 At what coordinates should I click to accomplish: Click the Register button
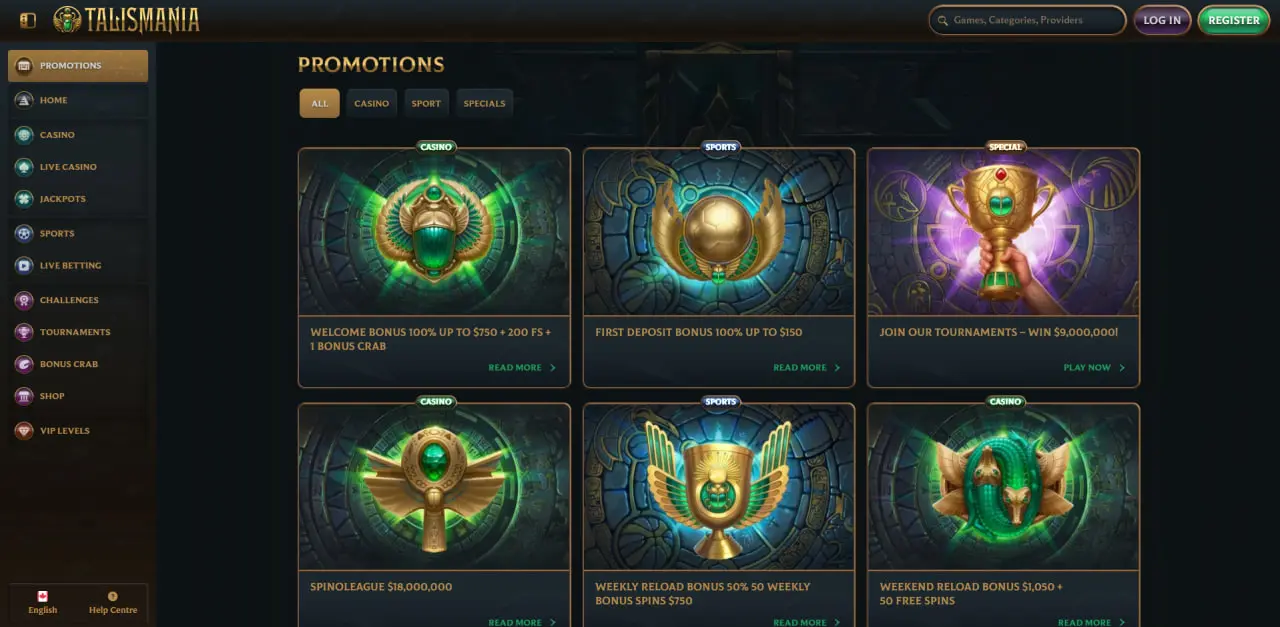click(x=1233, y=20)
